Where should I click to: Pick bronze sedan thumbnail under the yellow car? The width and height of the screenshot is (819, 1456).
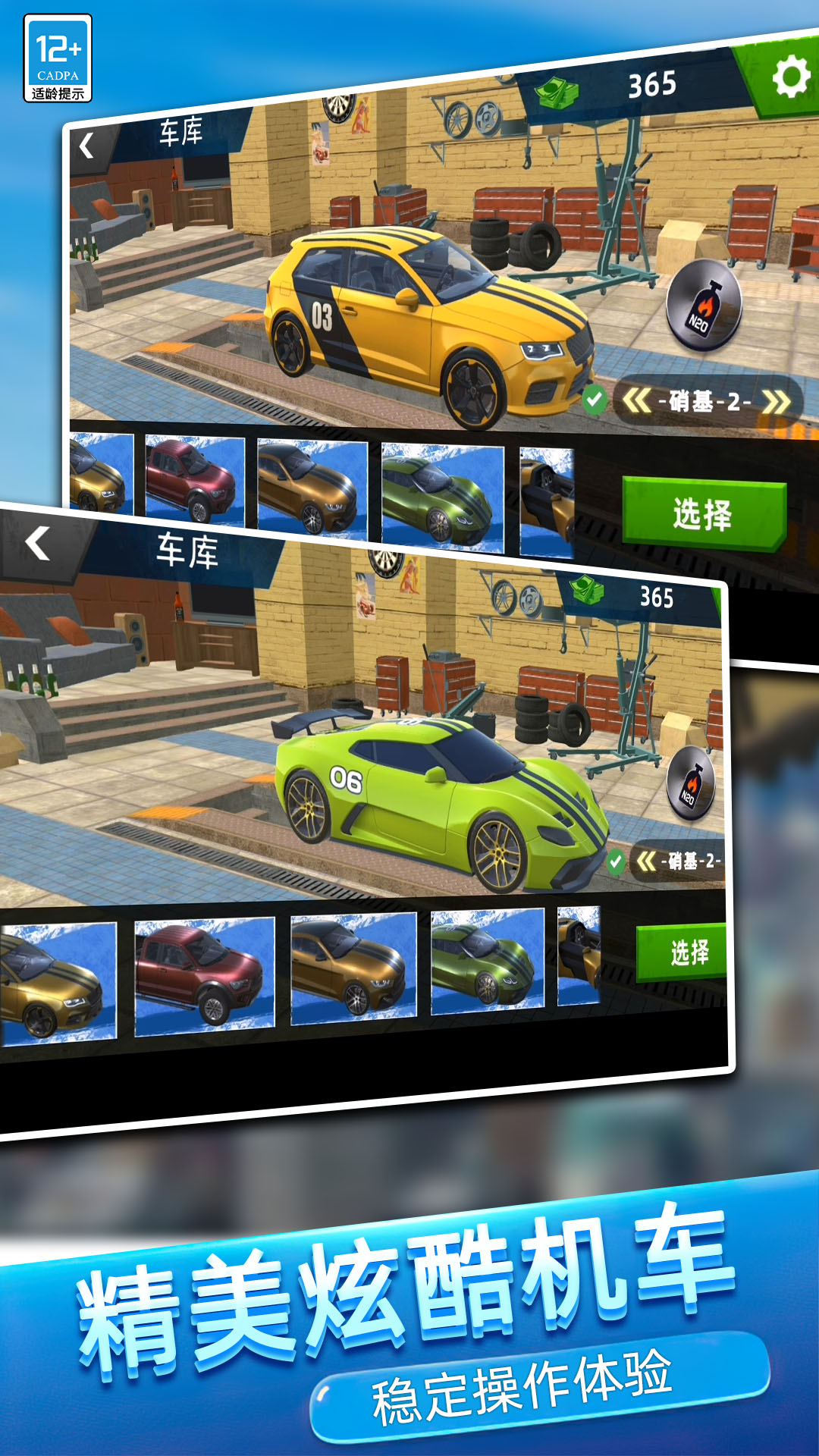(x=312, y=487)
